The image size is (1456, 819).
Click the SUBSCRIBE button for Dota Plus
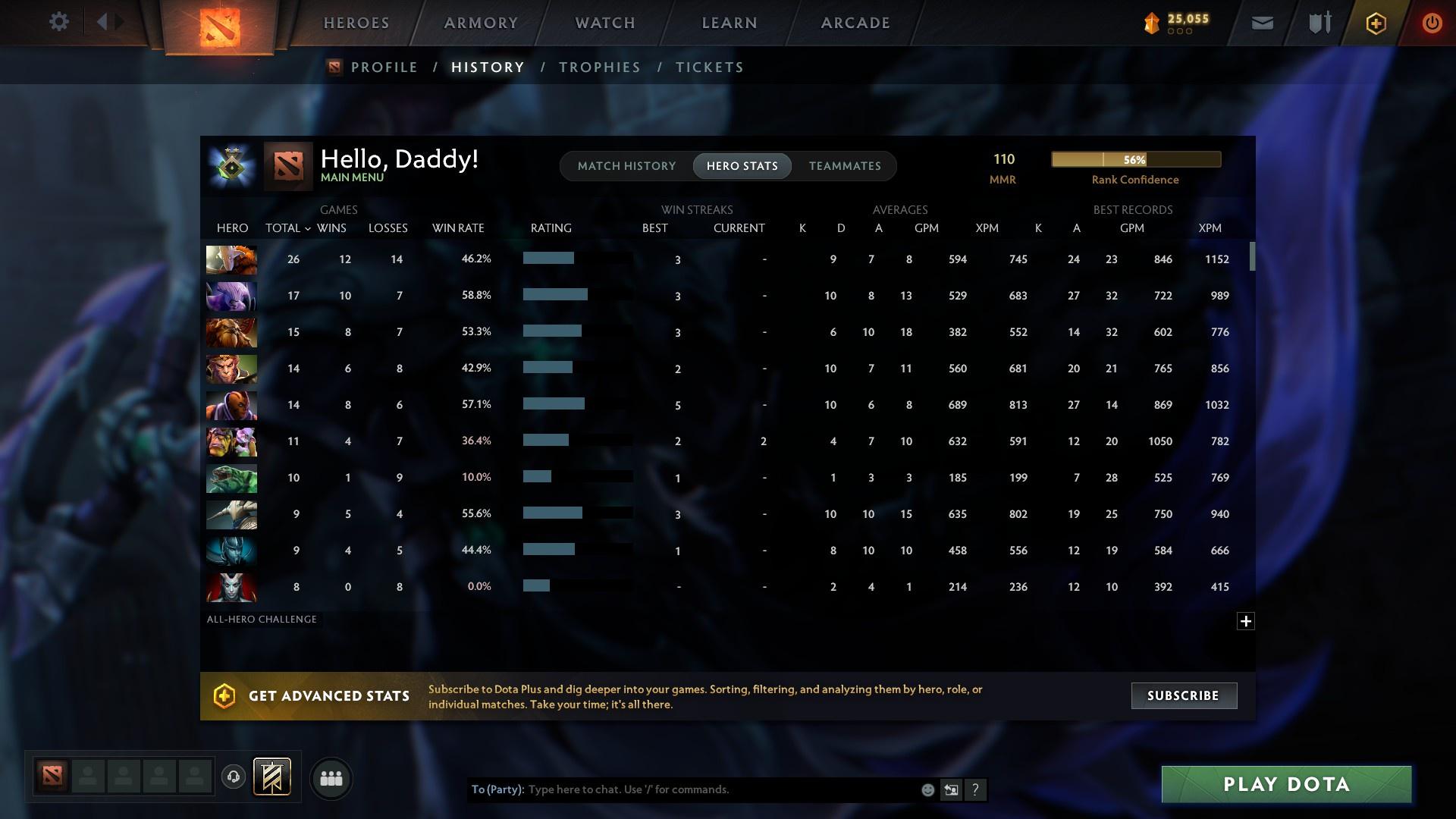tap(1183, 695)
